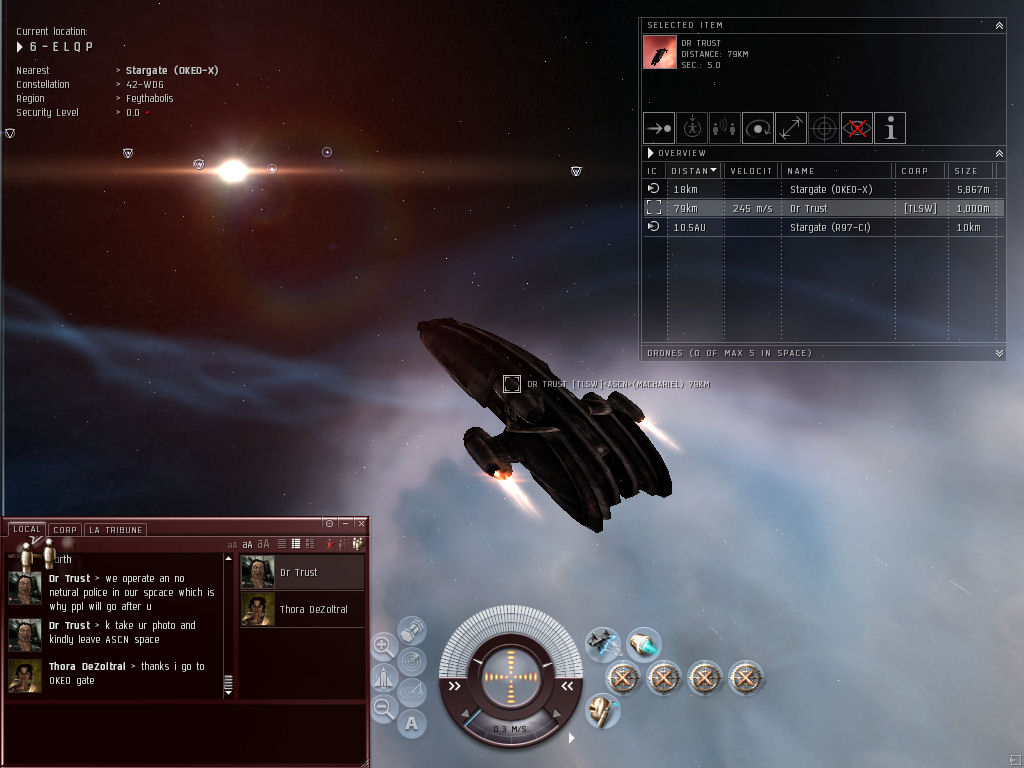Close the chat window
1024x768 pixels.
[x=361, y=523]
